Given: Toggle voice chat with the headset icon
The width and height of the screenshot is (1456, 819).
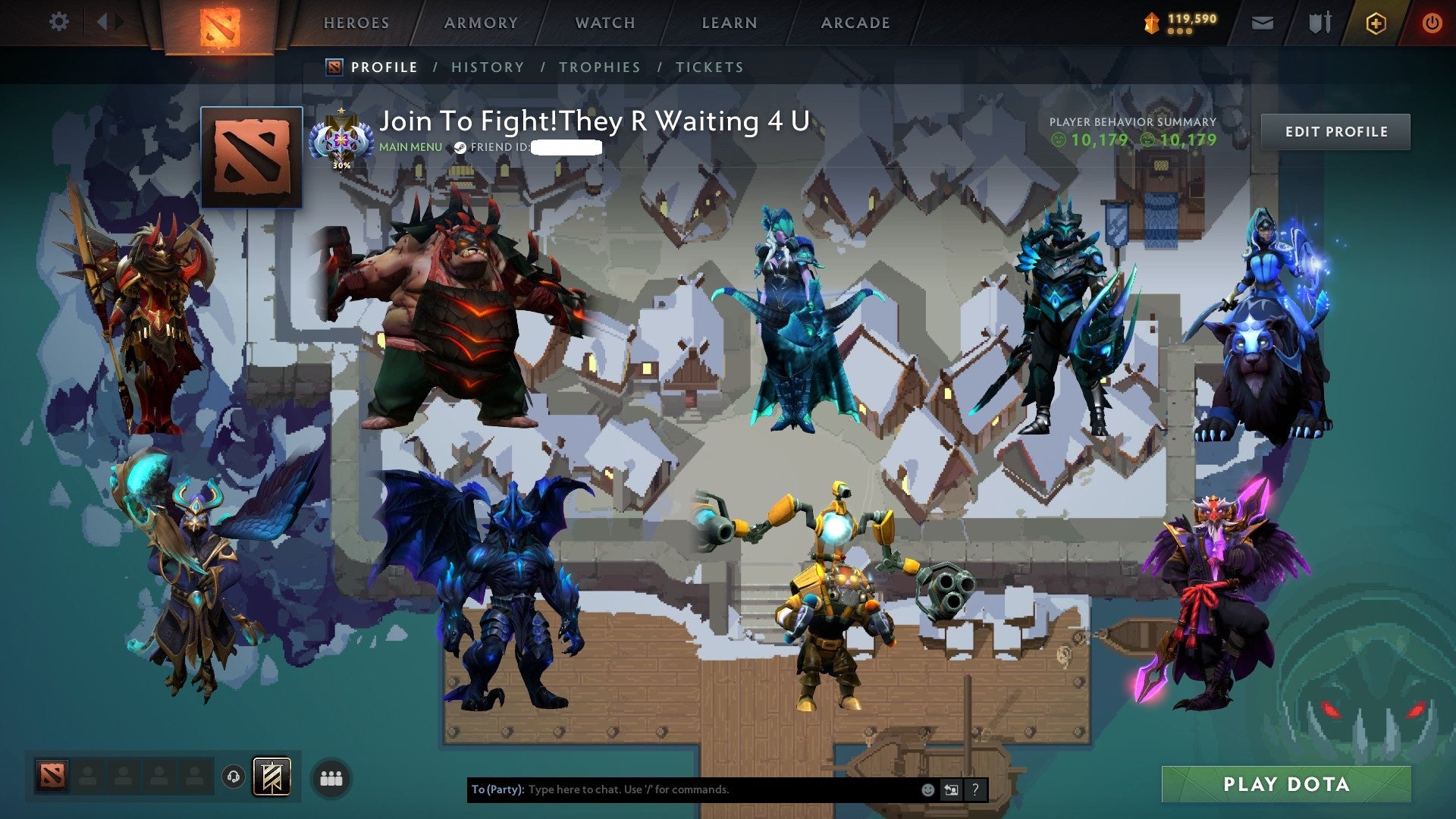Looking at the screenshot, I should [x=234, y=776].
